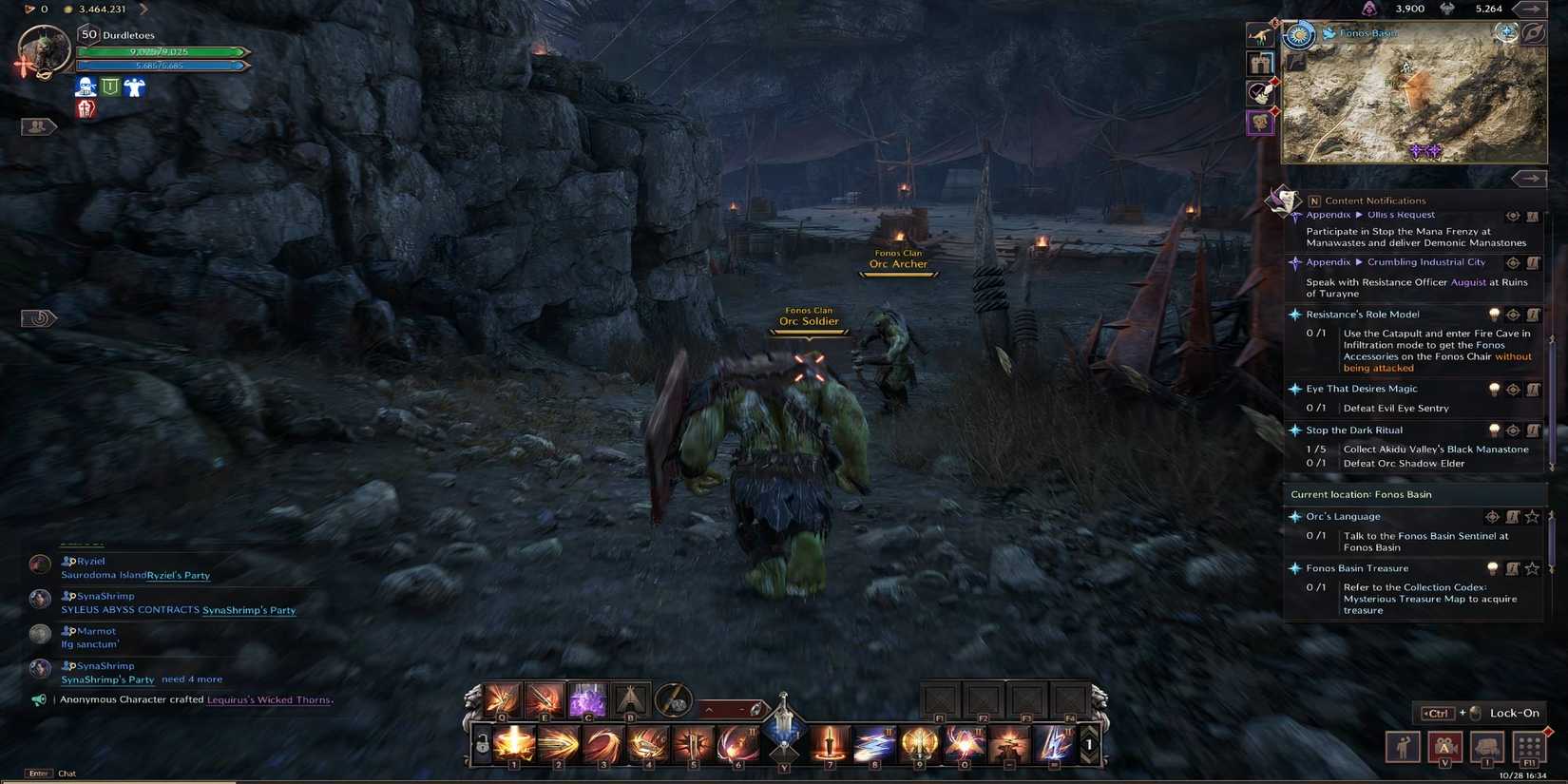
Task: Click the lightbulb hint for Resistance's Role Model
Action: (x=1494, y=315)
